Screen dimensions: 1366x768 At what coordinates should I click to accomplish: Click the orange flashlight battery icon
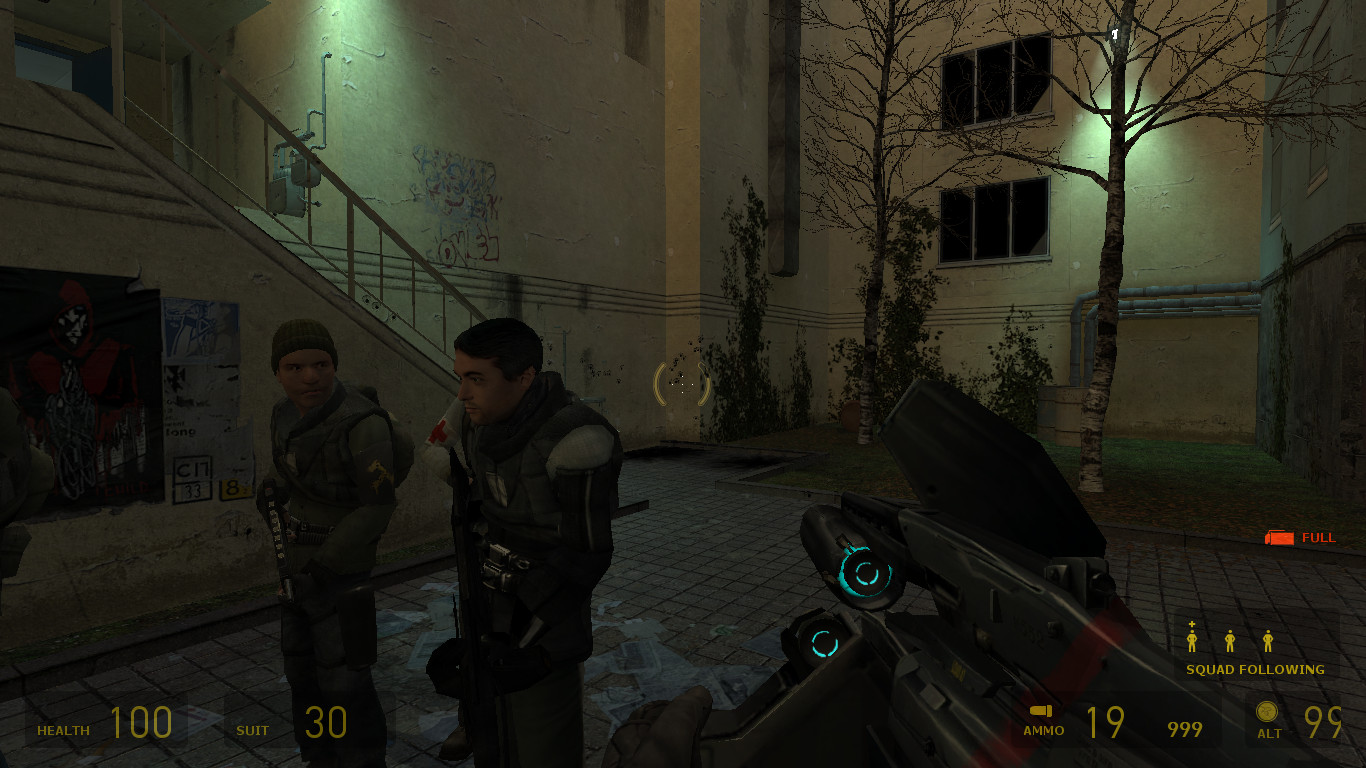click(1279, 537)
